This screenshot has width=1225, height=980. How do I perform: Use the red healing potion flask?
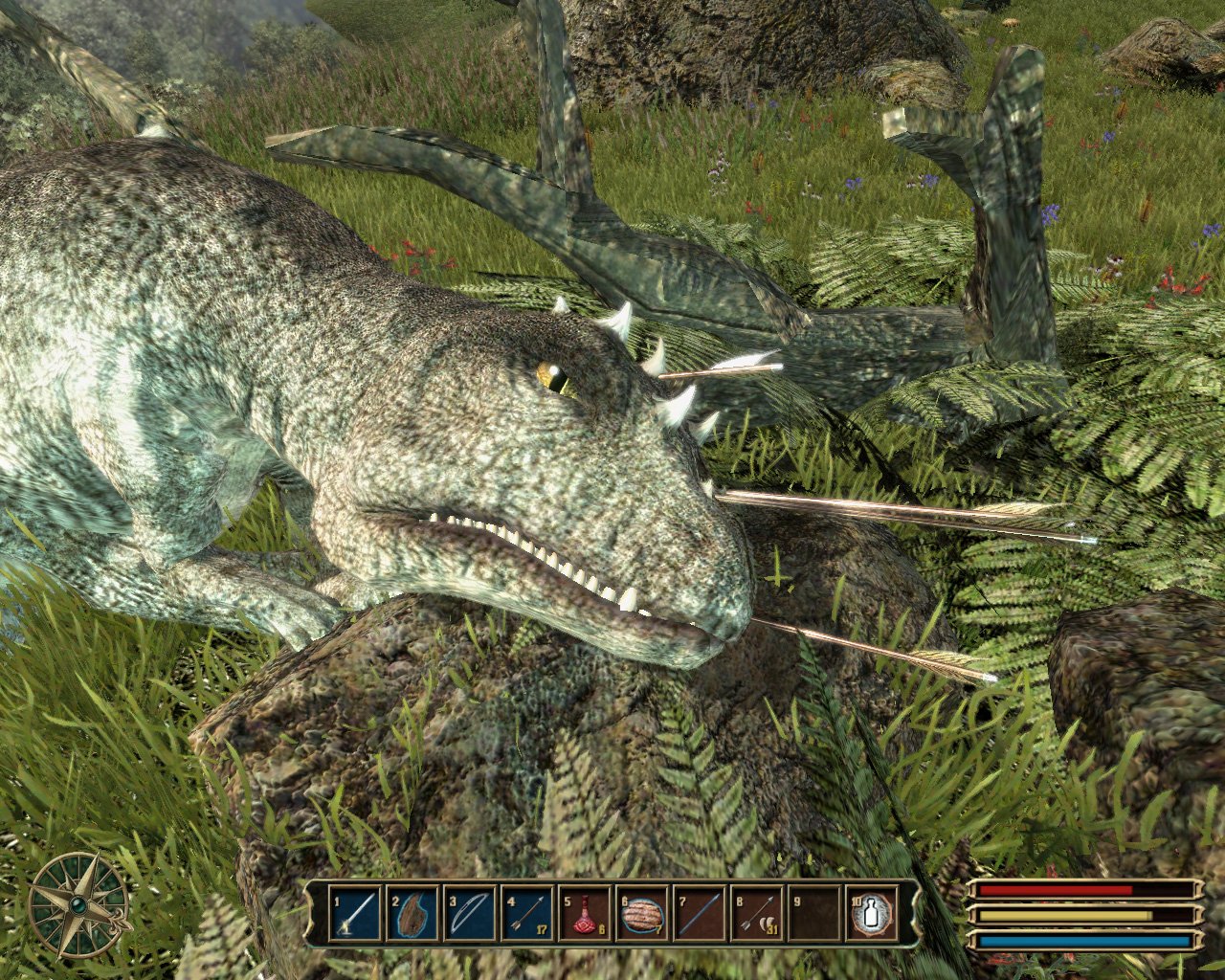585,914
